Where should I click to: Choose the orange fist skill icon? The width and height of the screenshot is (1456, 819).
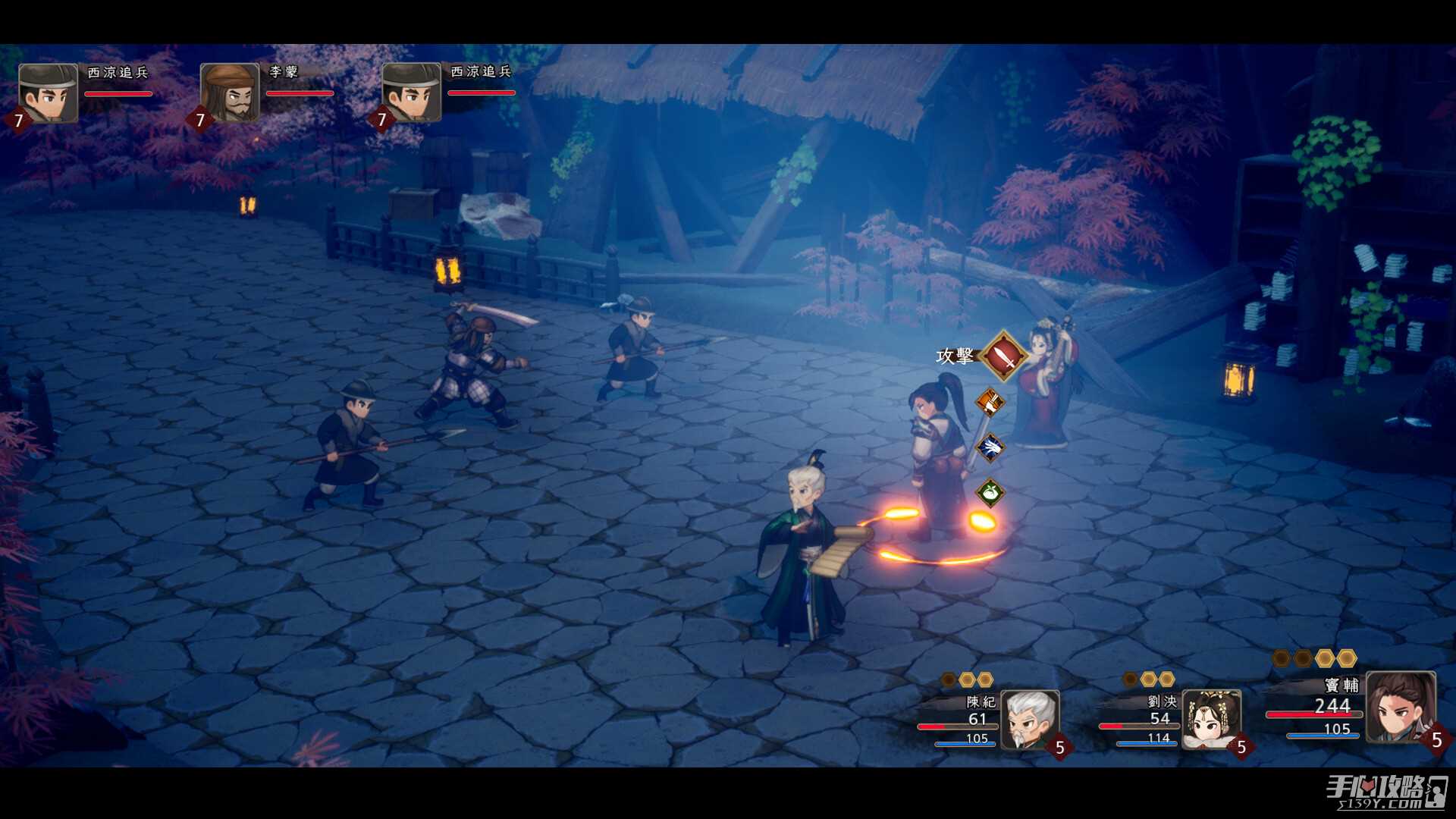click(x=990, y=402)
